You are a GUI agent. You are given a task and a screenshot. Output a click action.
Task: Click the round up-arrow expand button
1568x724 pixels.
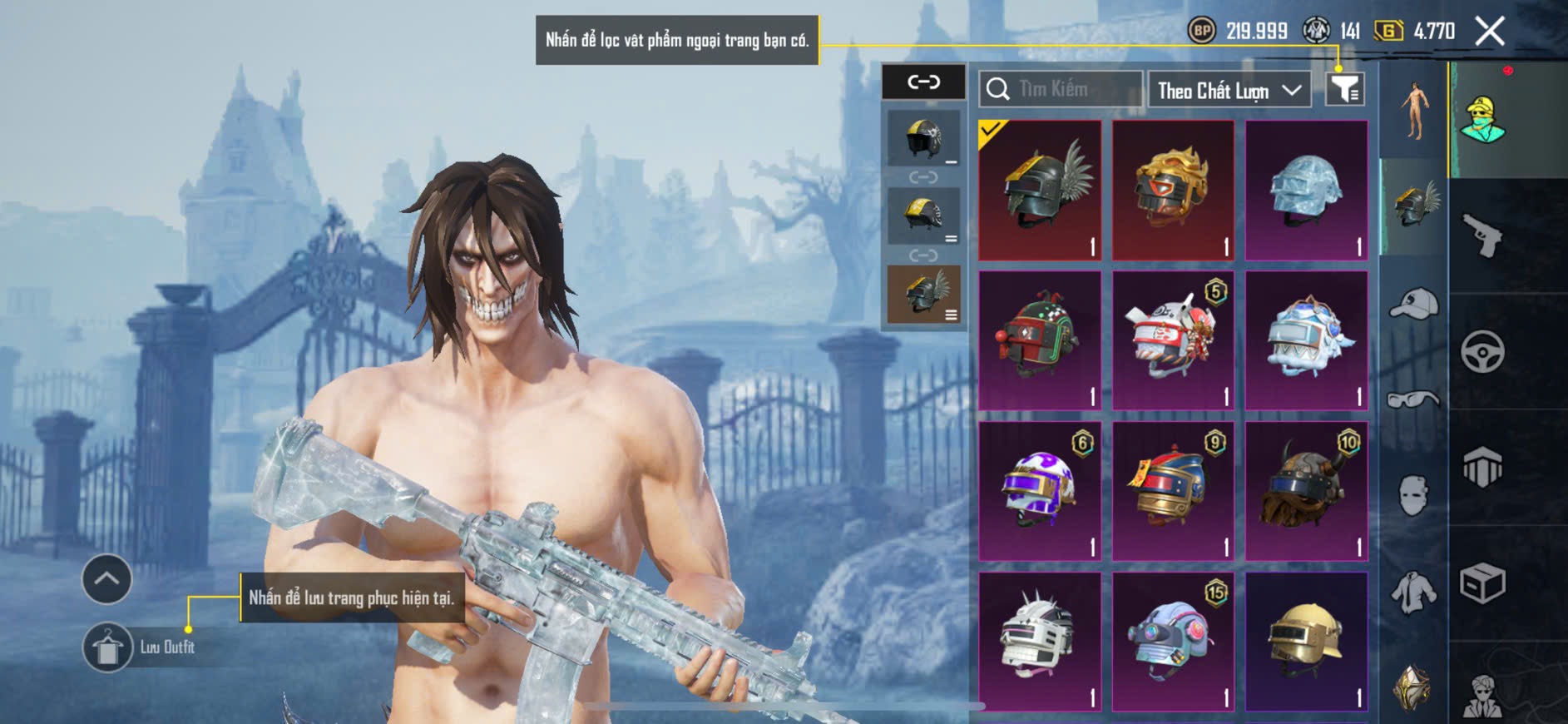(x=106, y=578)
